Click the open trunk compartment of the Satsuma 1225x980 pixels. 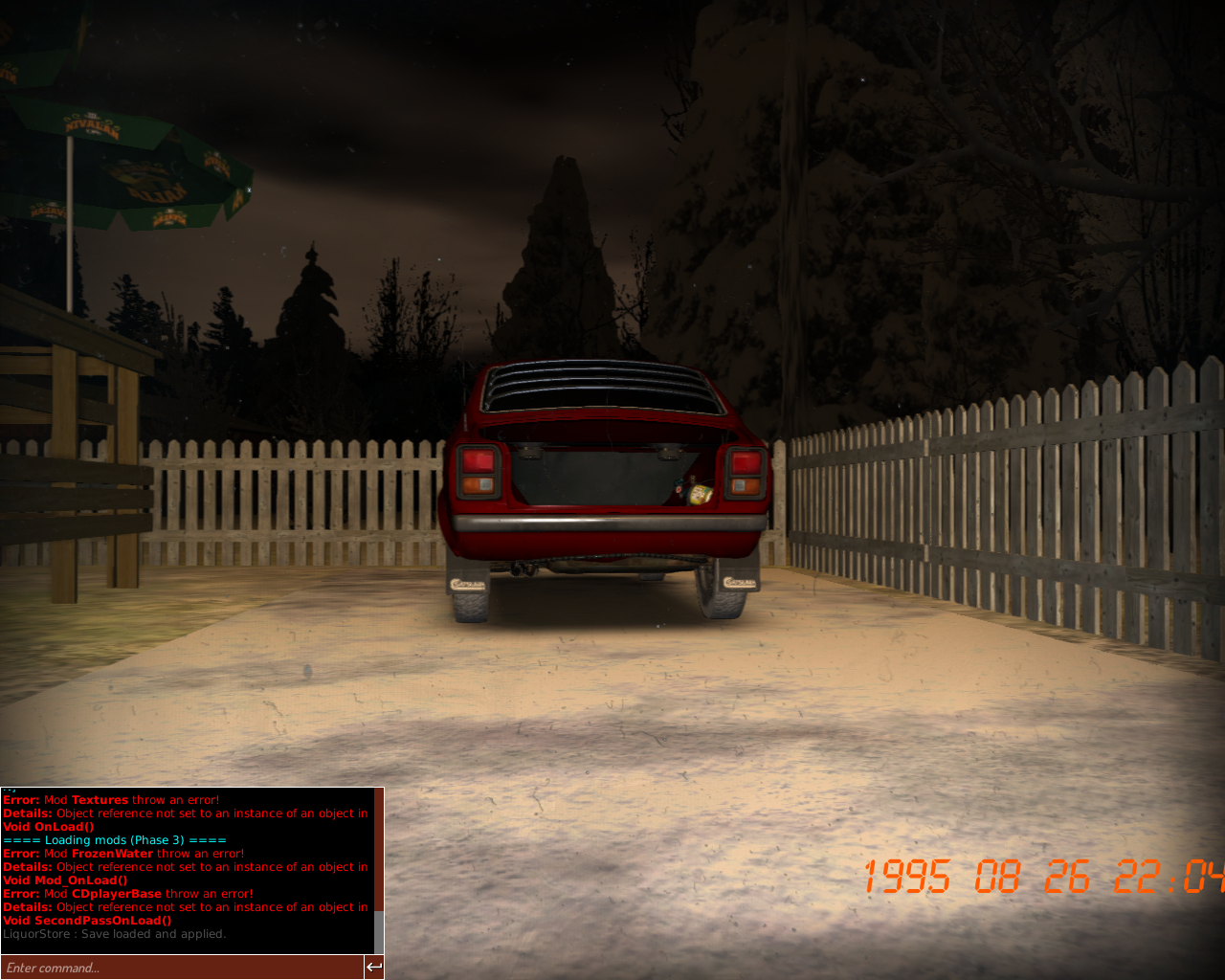tap(598, 474)
